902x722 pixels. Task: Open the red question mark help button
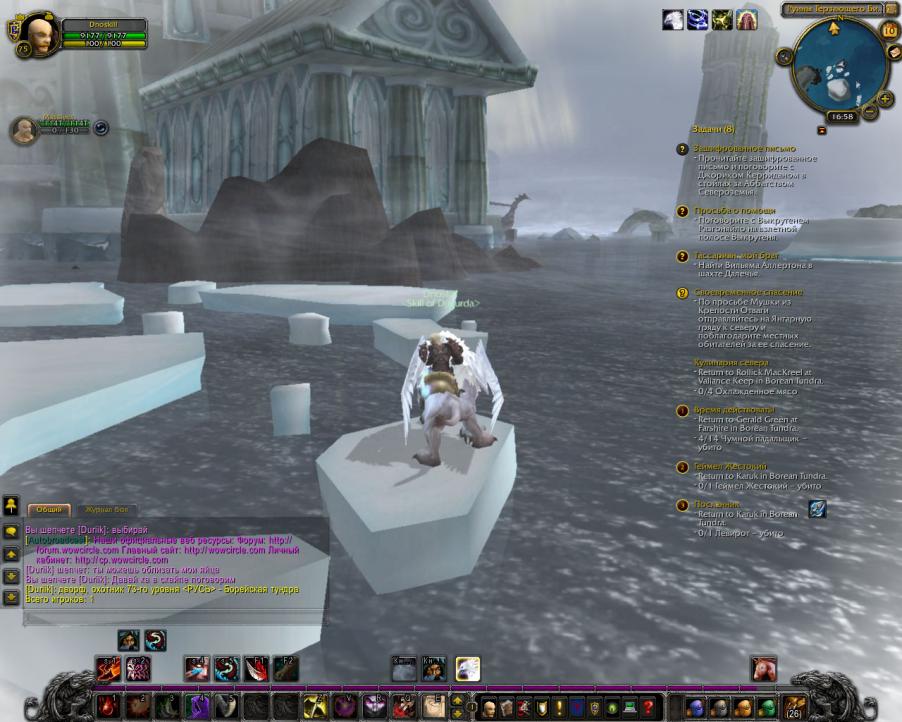(x=648, y=707)
